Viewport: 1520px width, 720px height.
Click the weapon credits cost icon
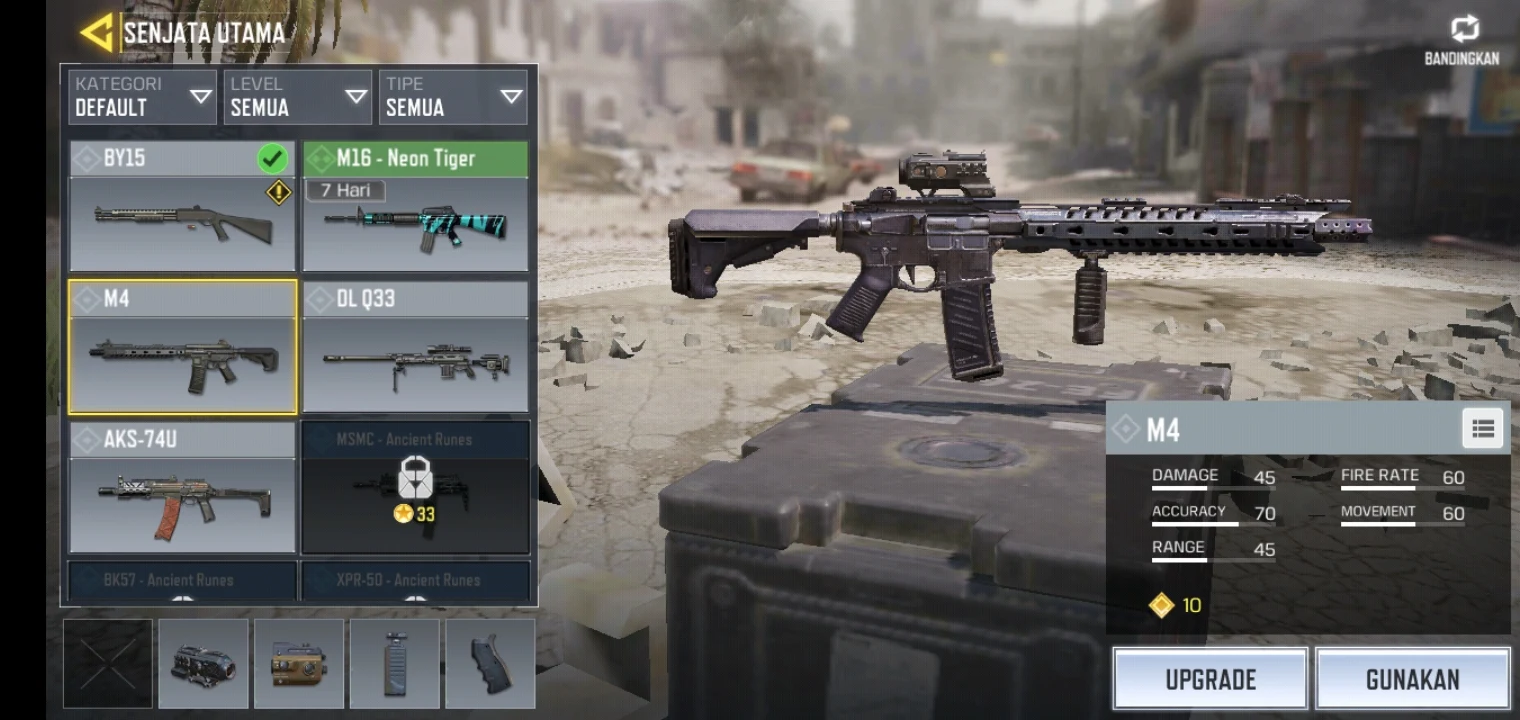coord(1160,605)
